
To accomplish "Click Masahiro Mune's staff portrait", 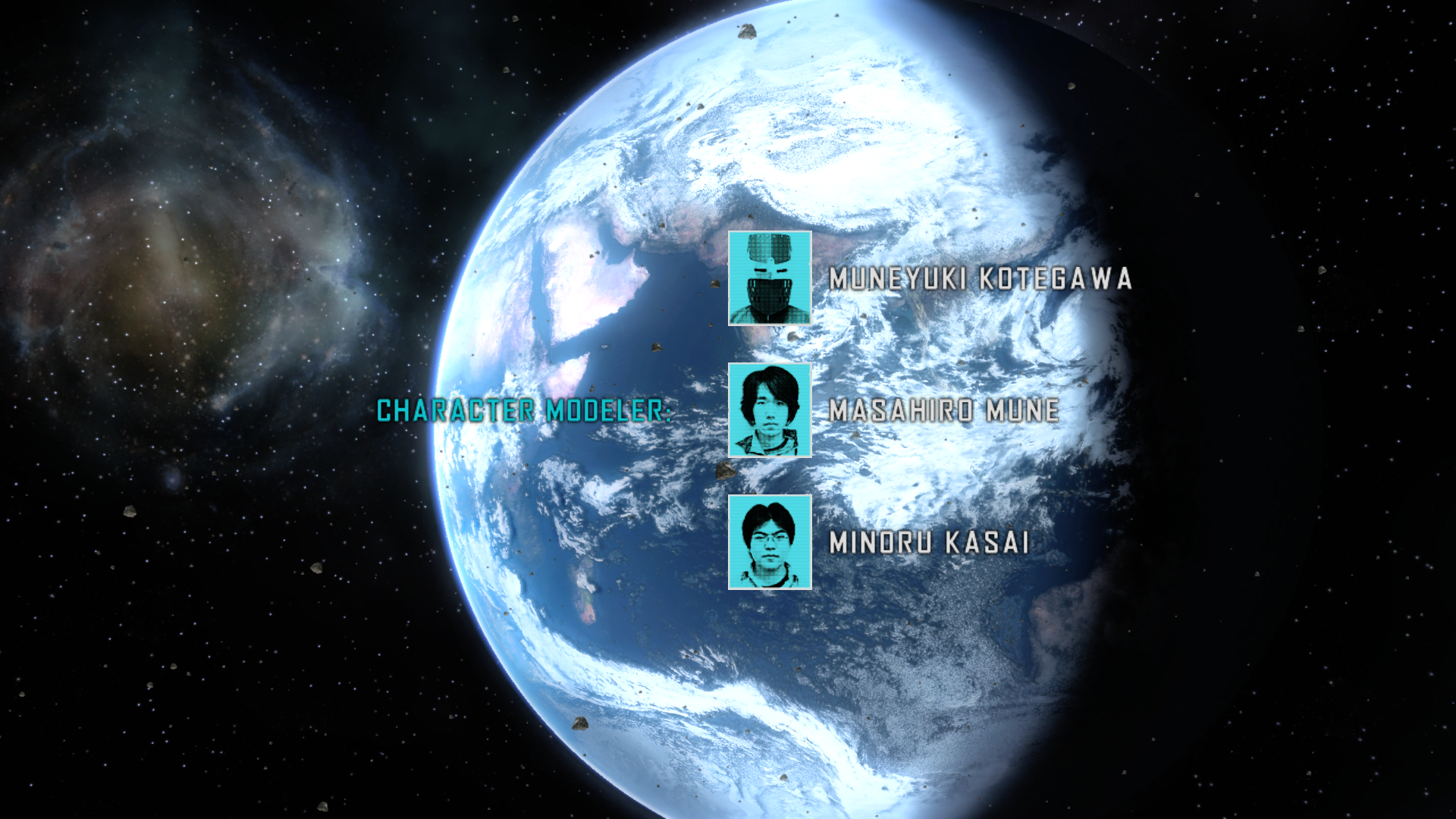I will tap(770, 410).
